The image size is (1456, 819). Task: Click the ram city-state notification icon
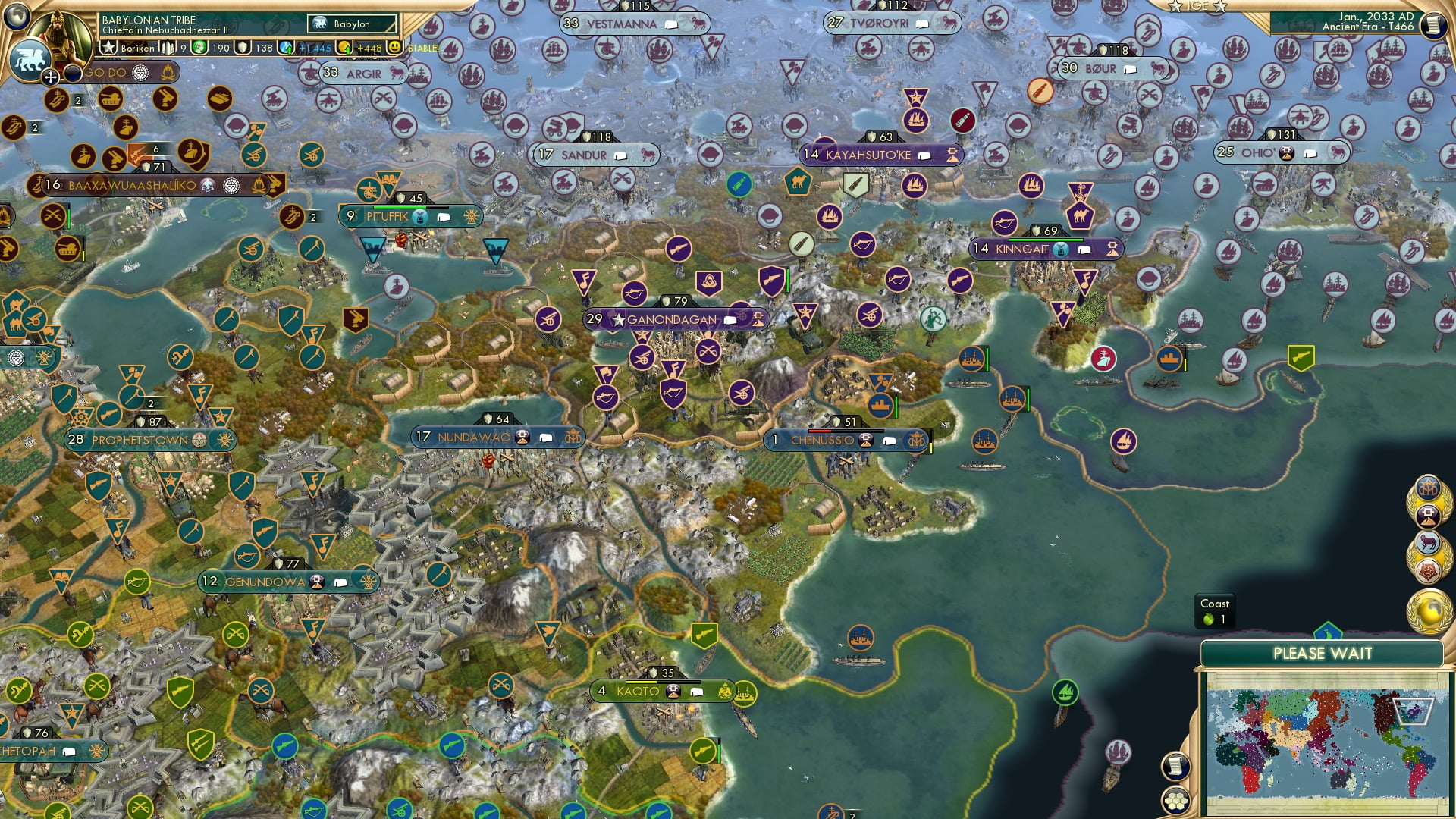pyautogui.click(x=1429, y=541)
